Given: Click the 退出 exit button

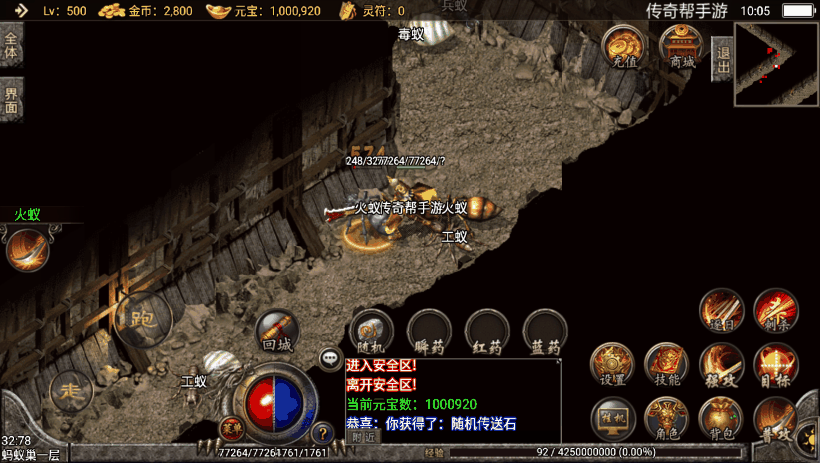Looking at the screenshot, I should tap(721, 62).
